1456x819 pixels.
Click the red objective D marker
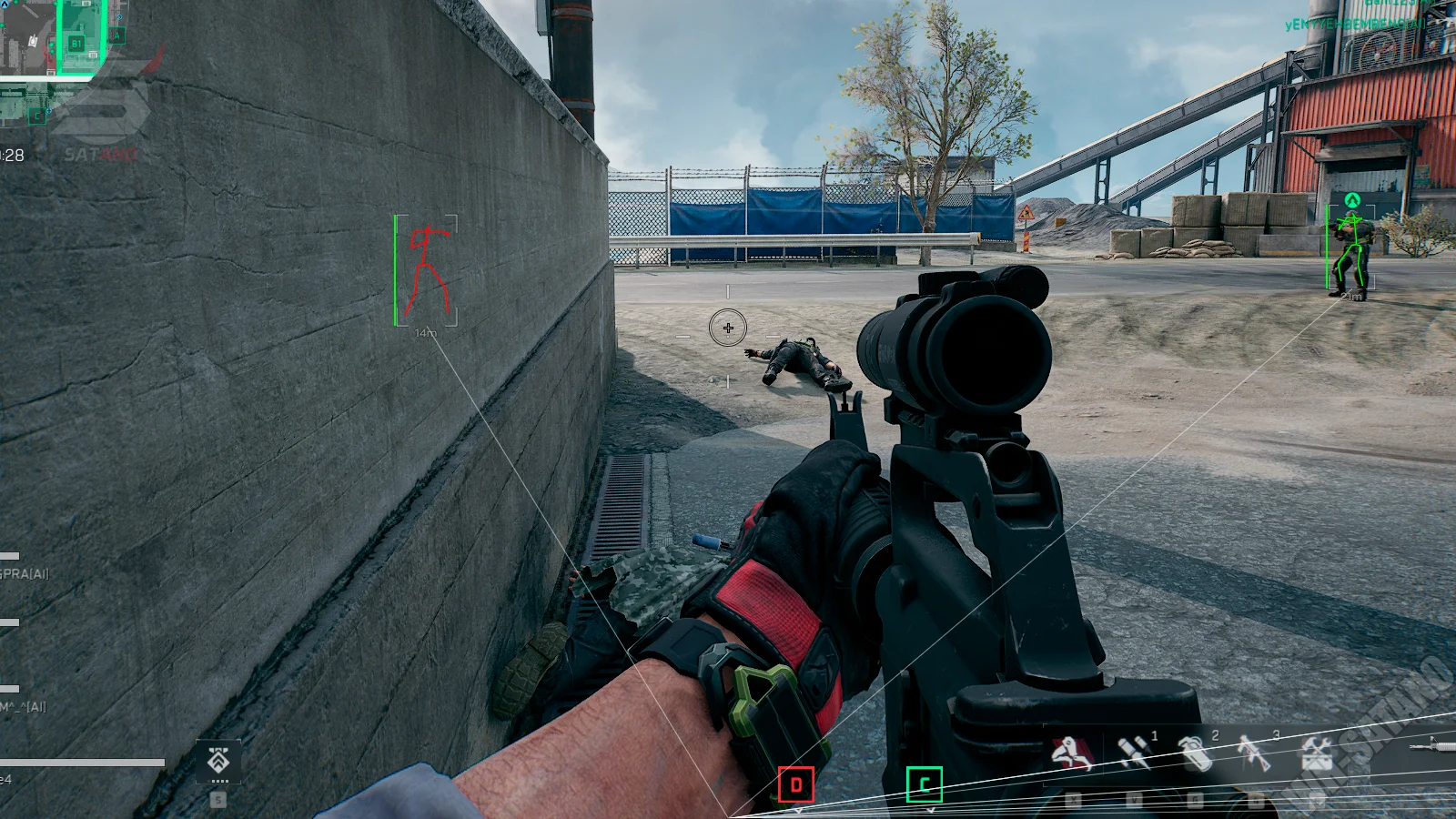[x=796, y=784]
